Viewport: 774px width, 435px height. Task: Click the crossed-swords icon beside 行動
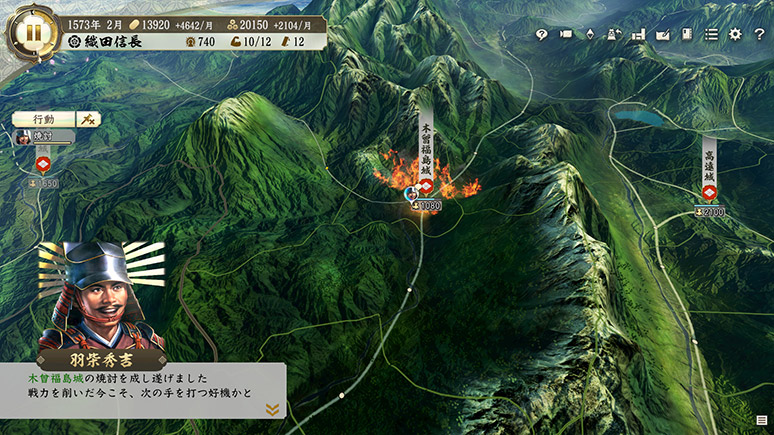[88, 119]
